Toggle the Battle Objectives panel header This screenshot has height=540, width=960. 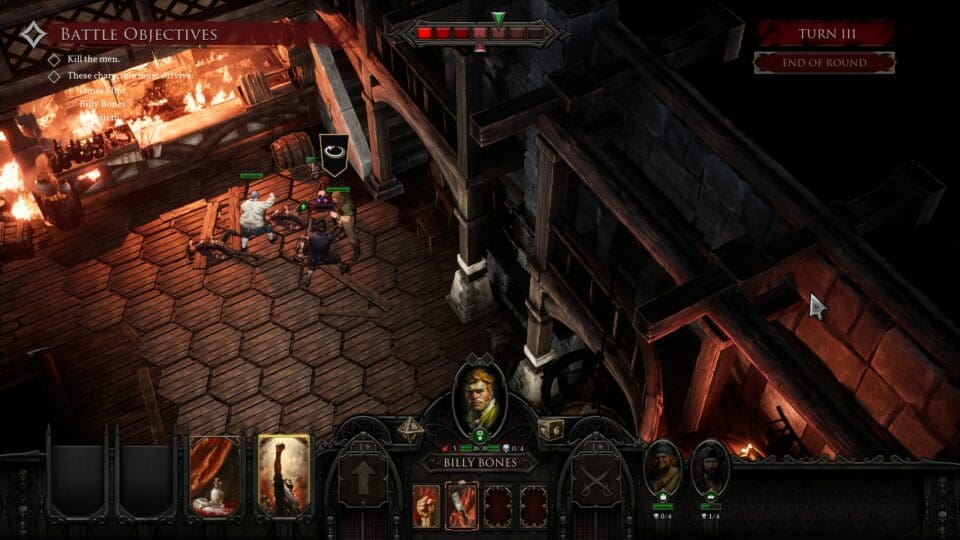tap(137, 35)
